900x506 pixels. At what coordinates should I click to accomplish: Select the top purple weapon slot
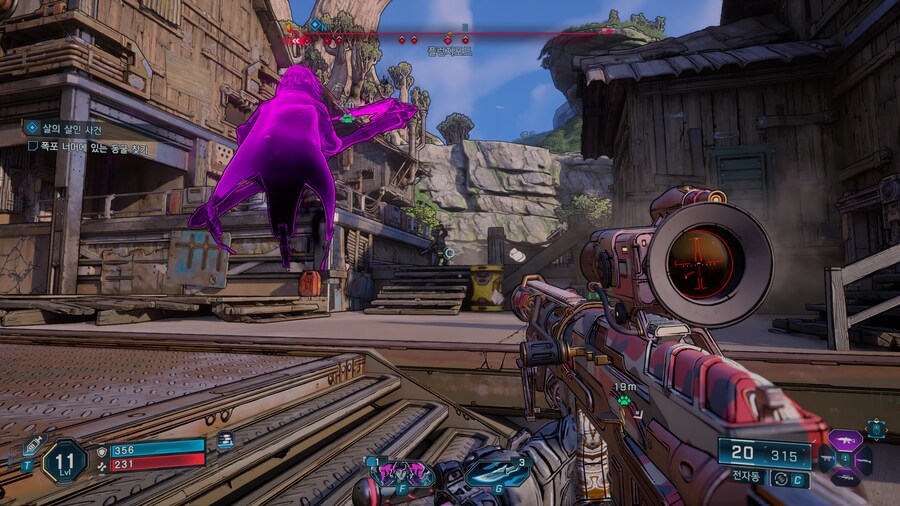pos(846,440)
